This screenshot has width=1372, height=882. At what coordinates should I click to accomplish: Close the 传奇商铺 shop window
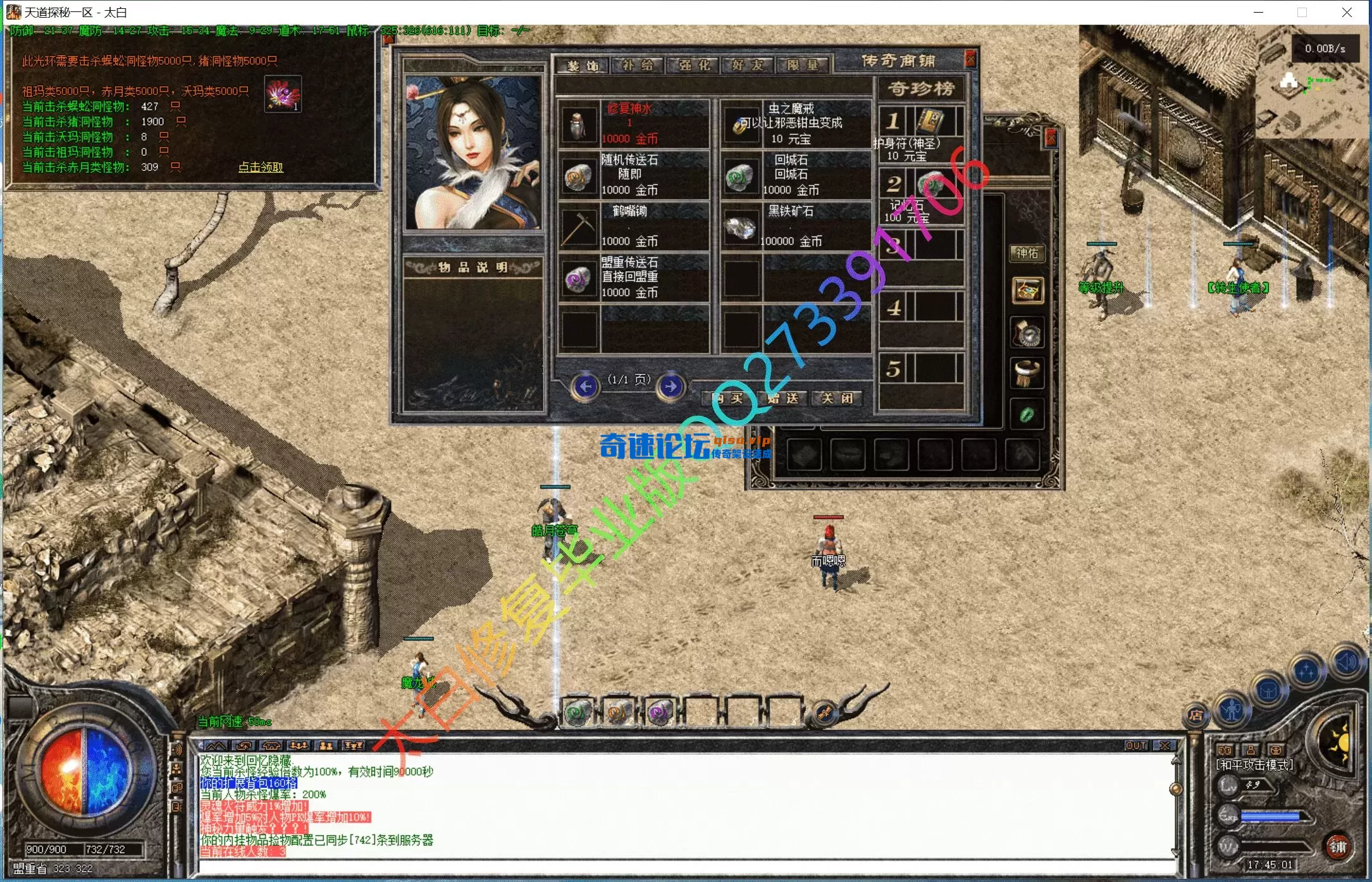coord(970,59)
